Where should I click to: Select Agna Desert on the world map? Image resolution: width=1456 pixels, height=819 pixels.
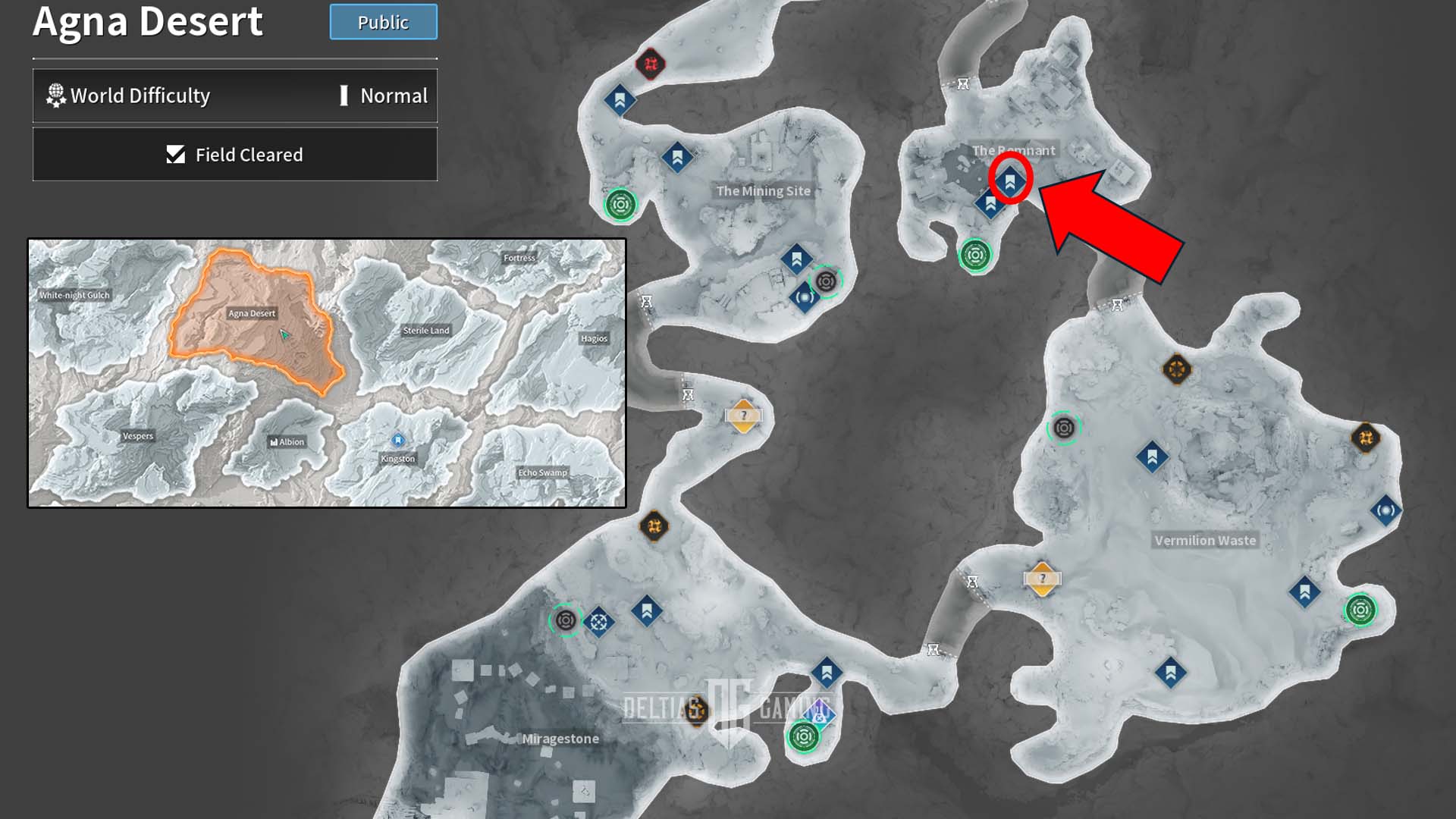pos(253,313)
